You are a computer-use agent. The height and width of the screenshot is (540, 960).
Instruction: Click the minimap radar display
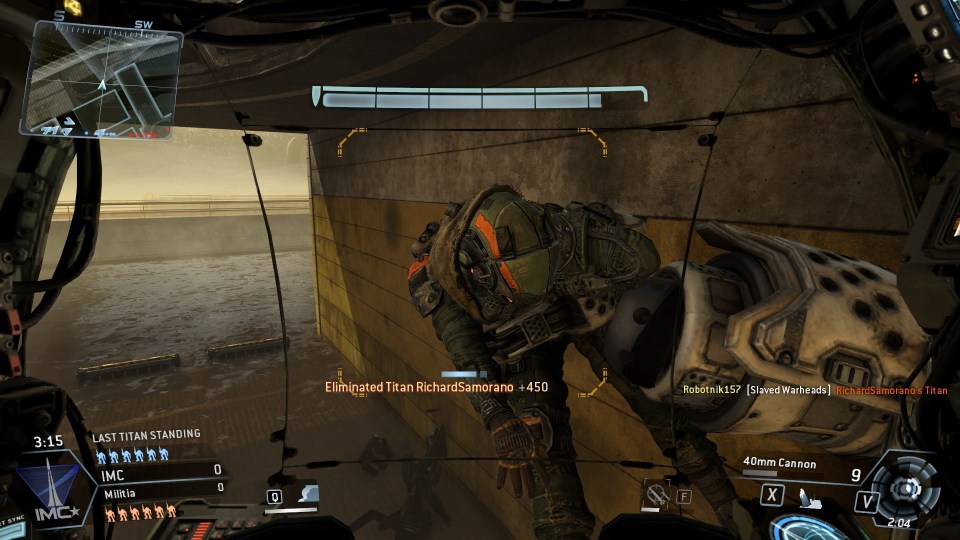(101, 80)
